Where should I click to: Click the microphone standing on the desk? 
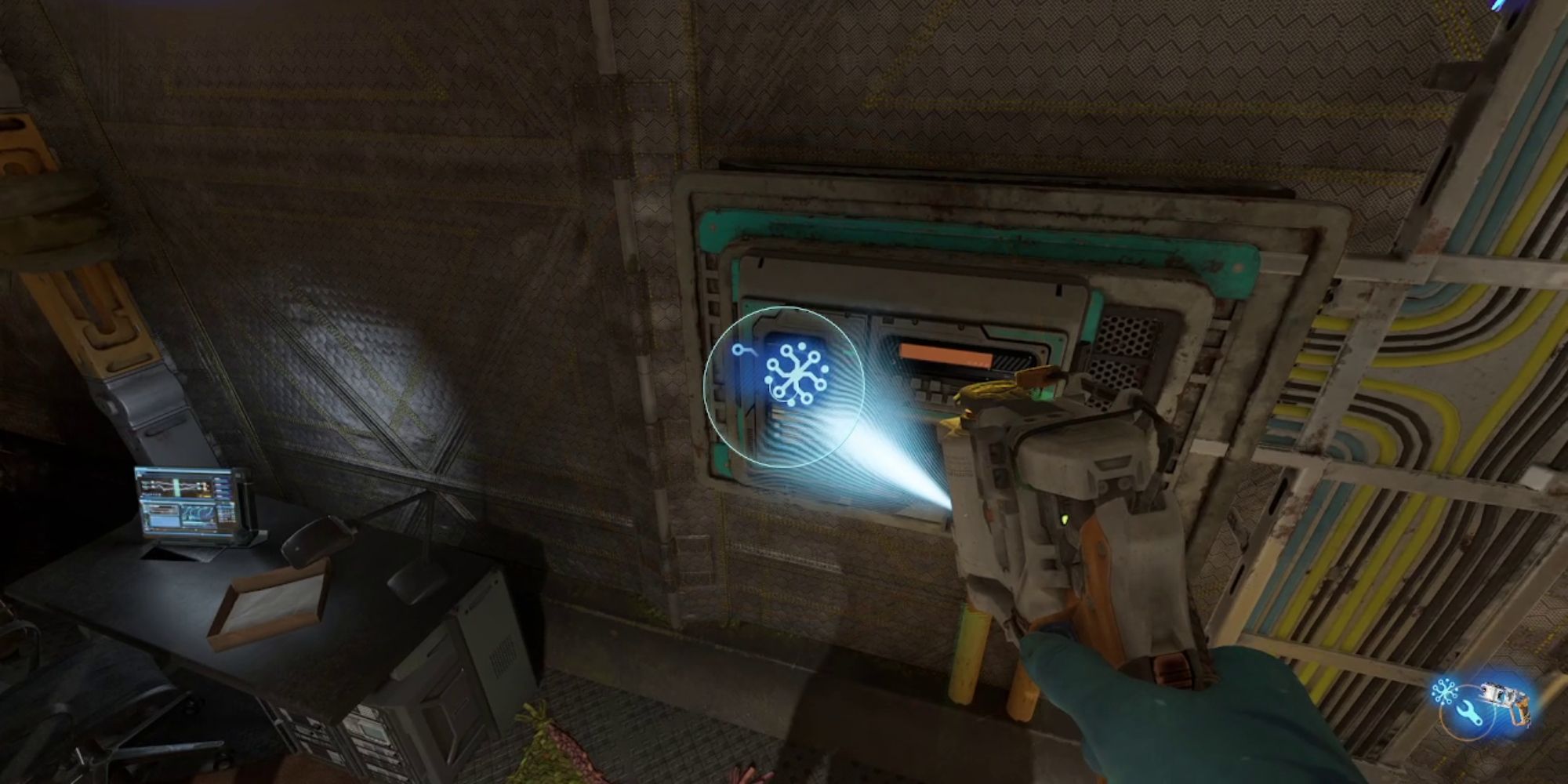[314, 541]
